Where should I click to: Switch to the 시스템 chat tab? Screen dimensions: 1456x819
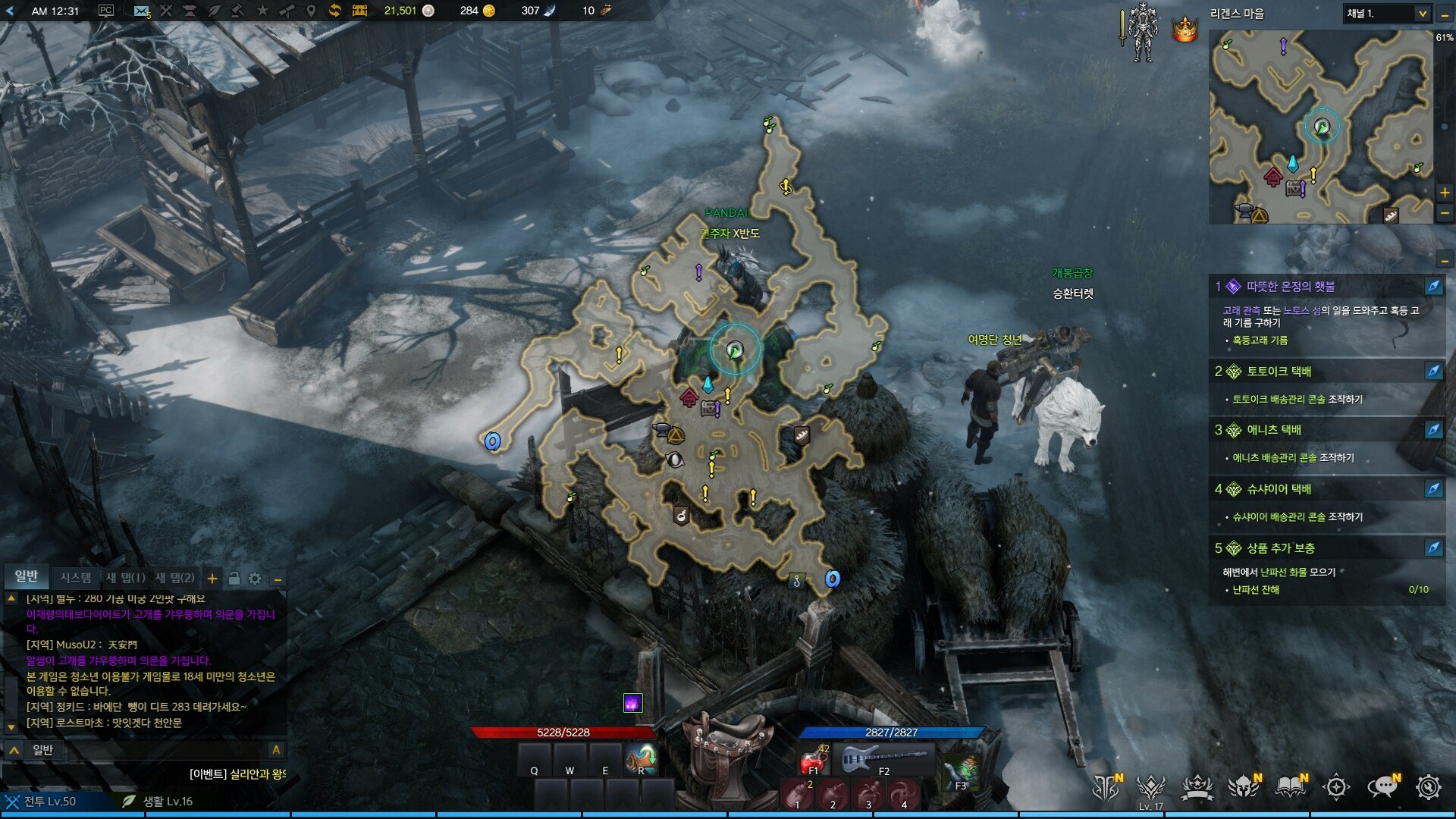tap(76, 578)
